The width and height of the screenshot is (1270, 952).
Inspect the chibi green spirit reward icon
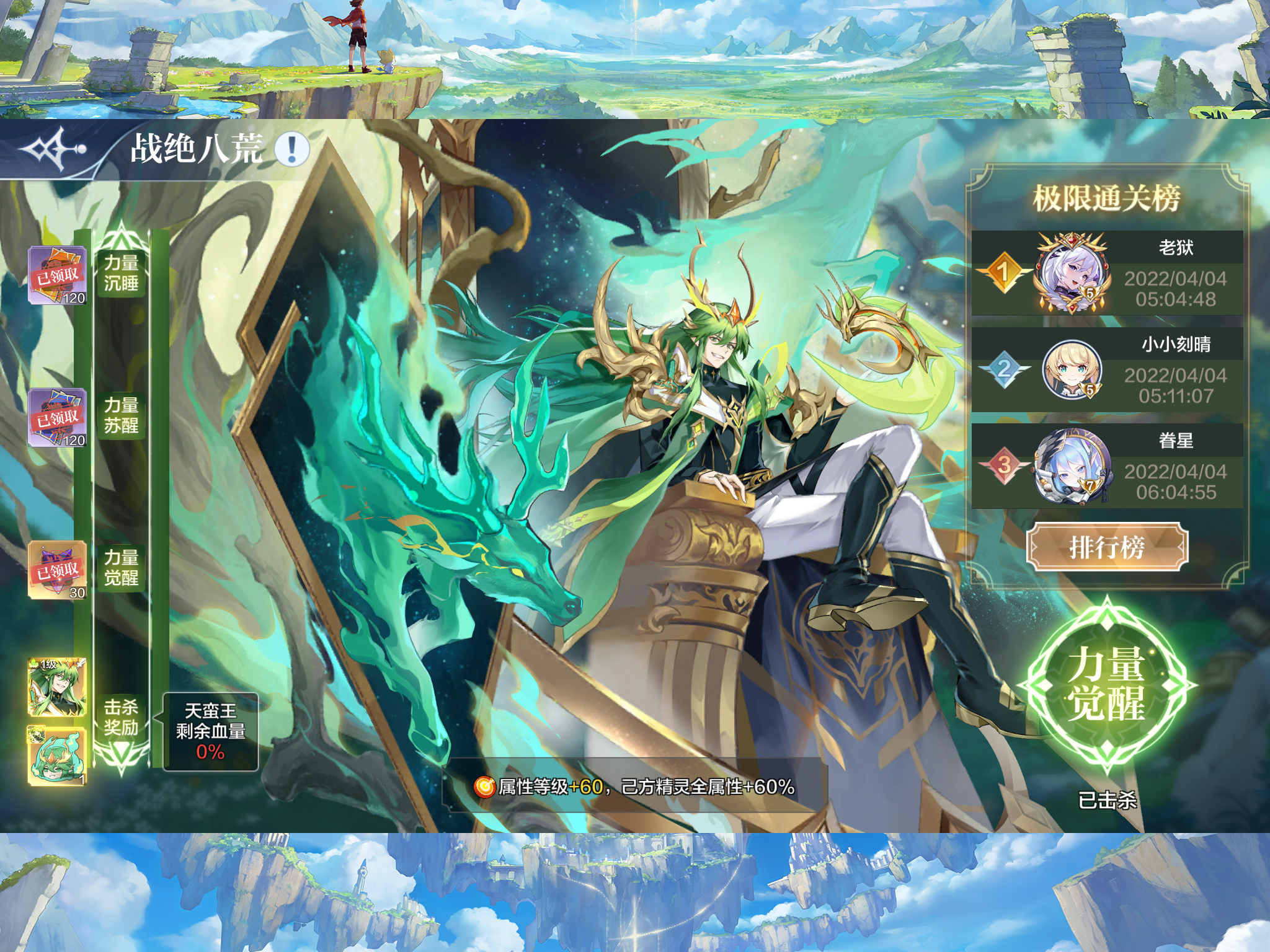[x=57, y=756]
